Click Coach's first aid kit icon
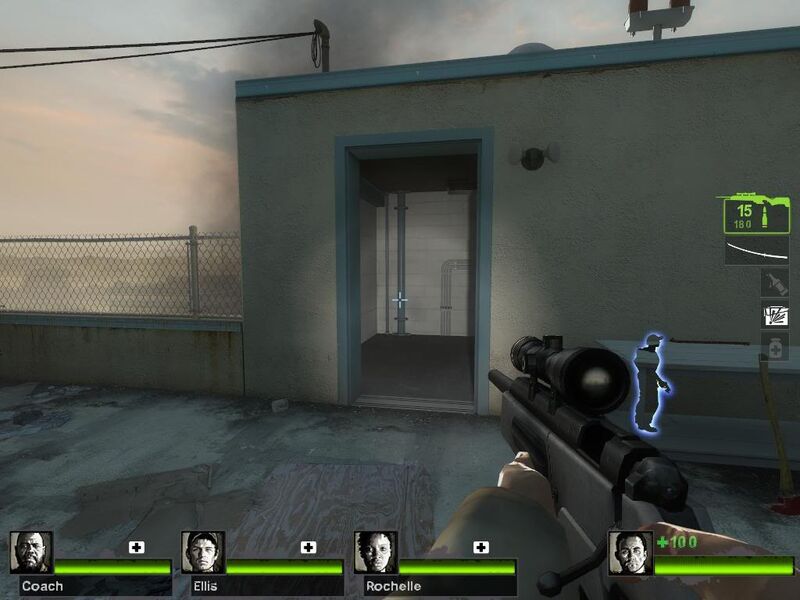Viewport: 800px width, 600px height. tap(137, 547)
